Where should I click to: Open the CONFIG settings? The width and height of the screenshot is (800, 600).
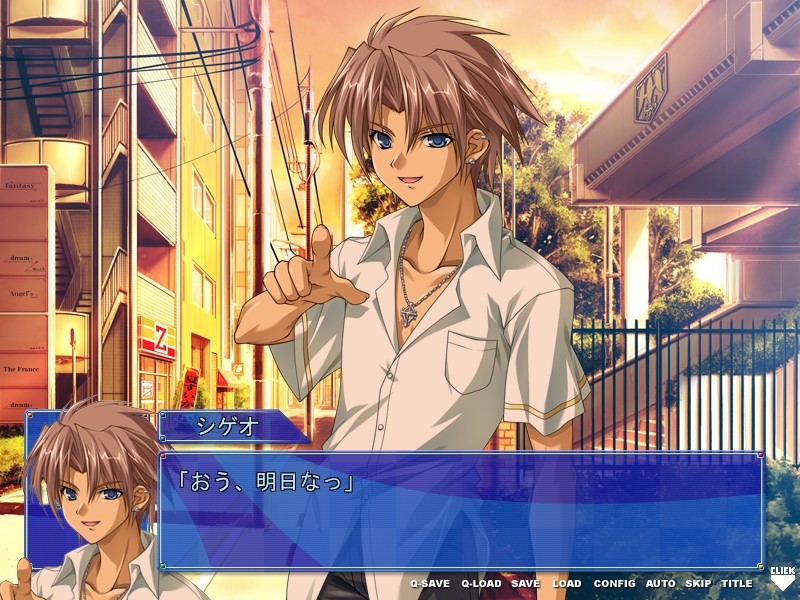(x=614, y=583)
